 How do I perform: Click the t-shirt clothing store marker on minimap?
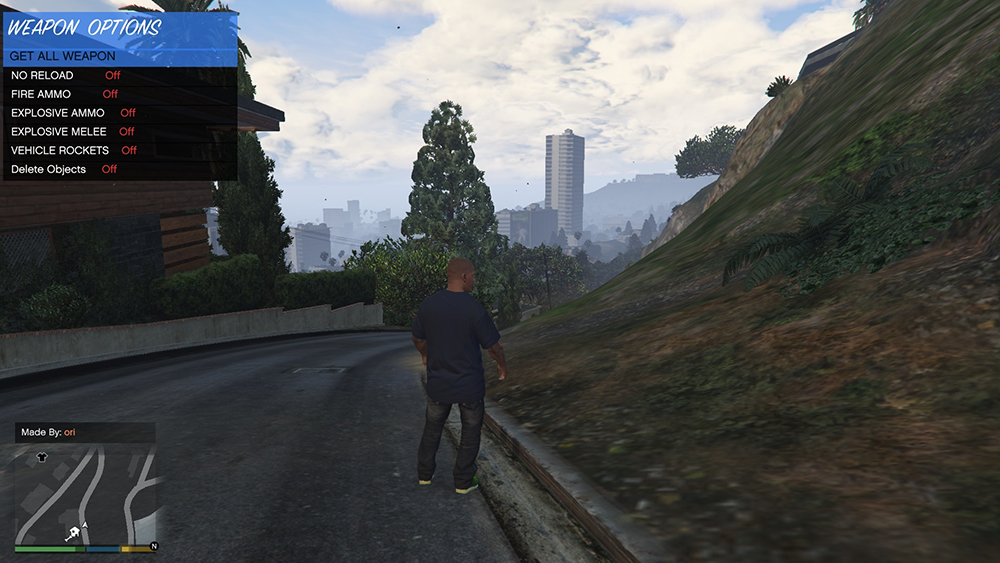[41, 456]
